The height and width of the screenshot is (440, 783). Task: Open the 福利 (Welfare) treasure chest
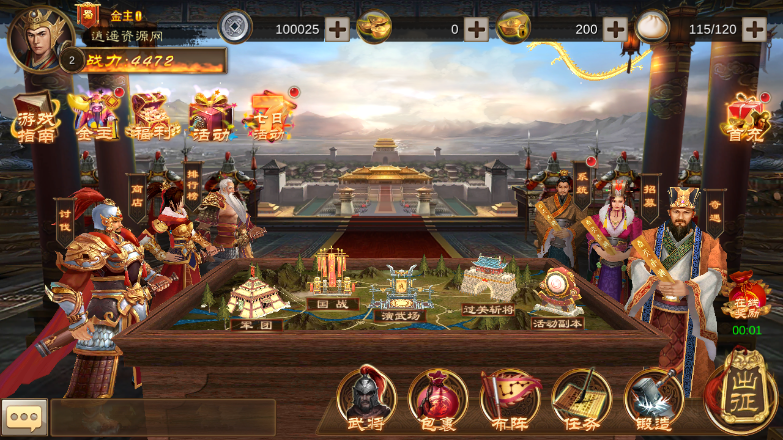click(151, 116)
